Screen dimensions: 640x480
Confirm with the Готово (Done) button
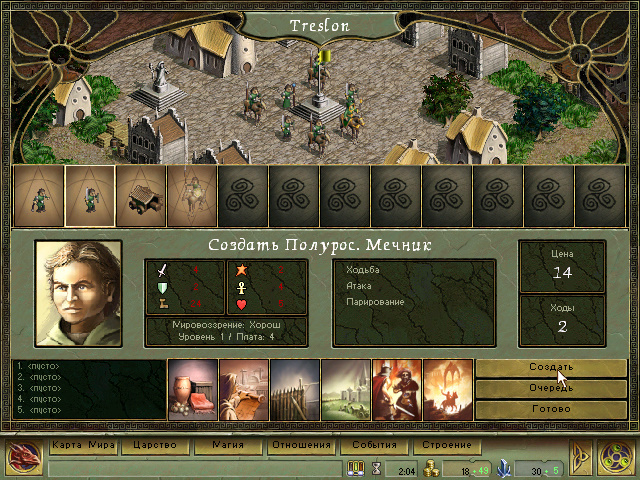click(551, 410)
